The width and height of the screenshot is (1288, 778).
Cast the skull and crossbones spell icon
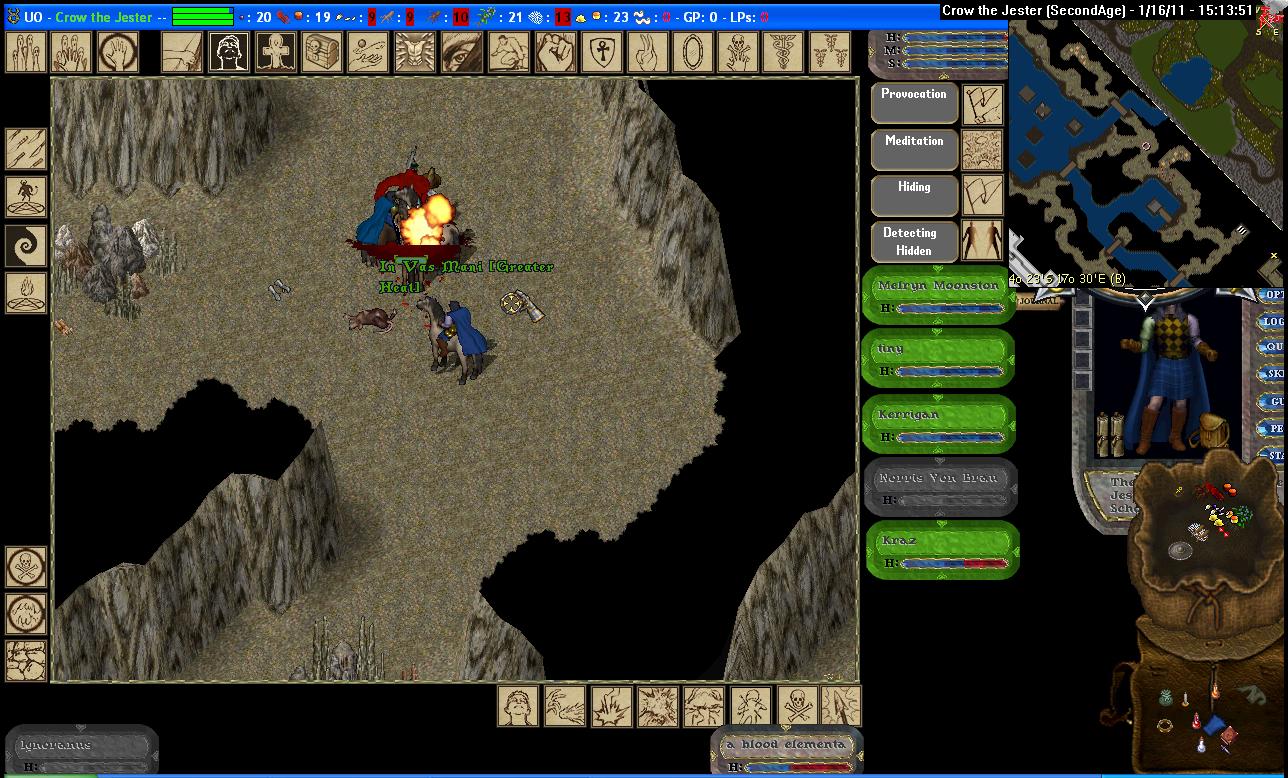(739, 52)
